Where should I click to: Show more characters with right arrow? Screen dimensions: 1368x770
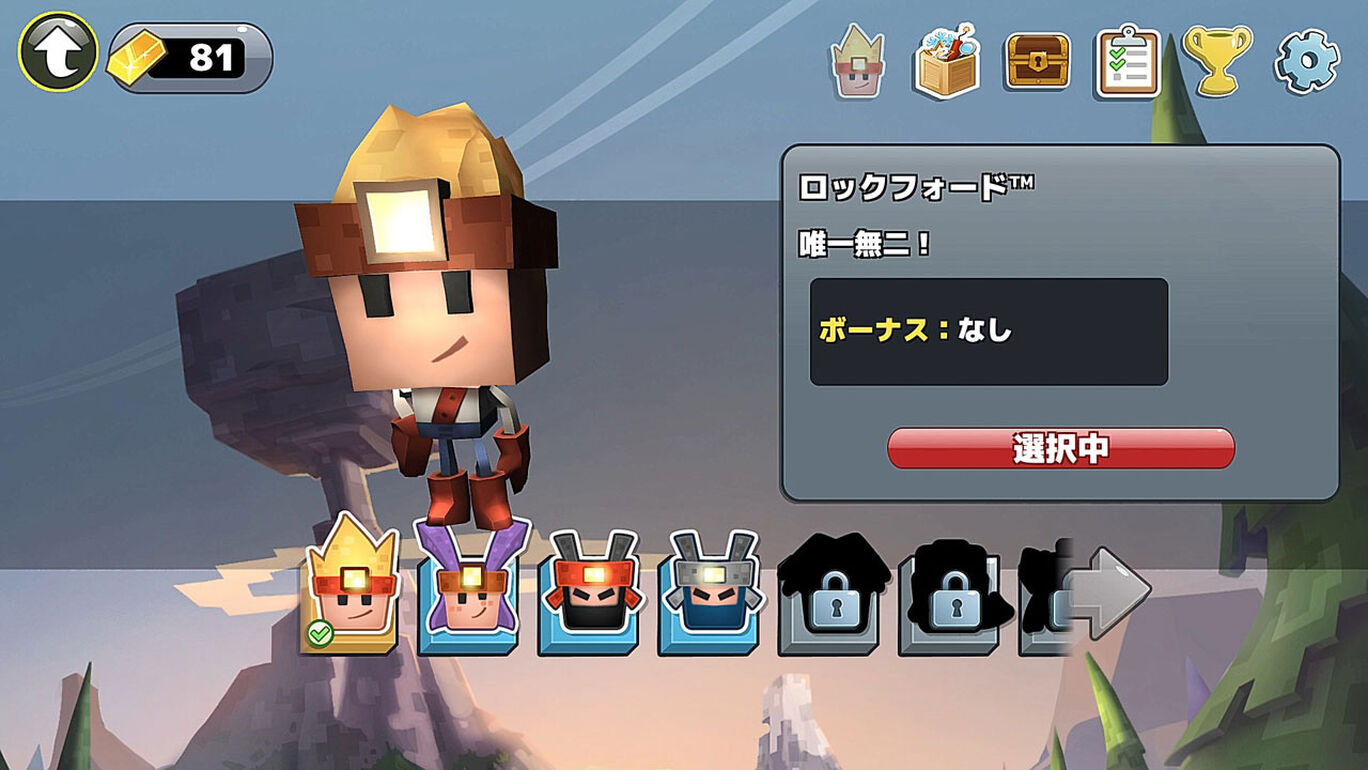point(1108,592)
